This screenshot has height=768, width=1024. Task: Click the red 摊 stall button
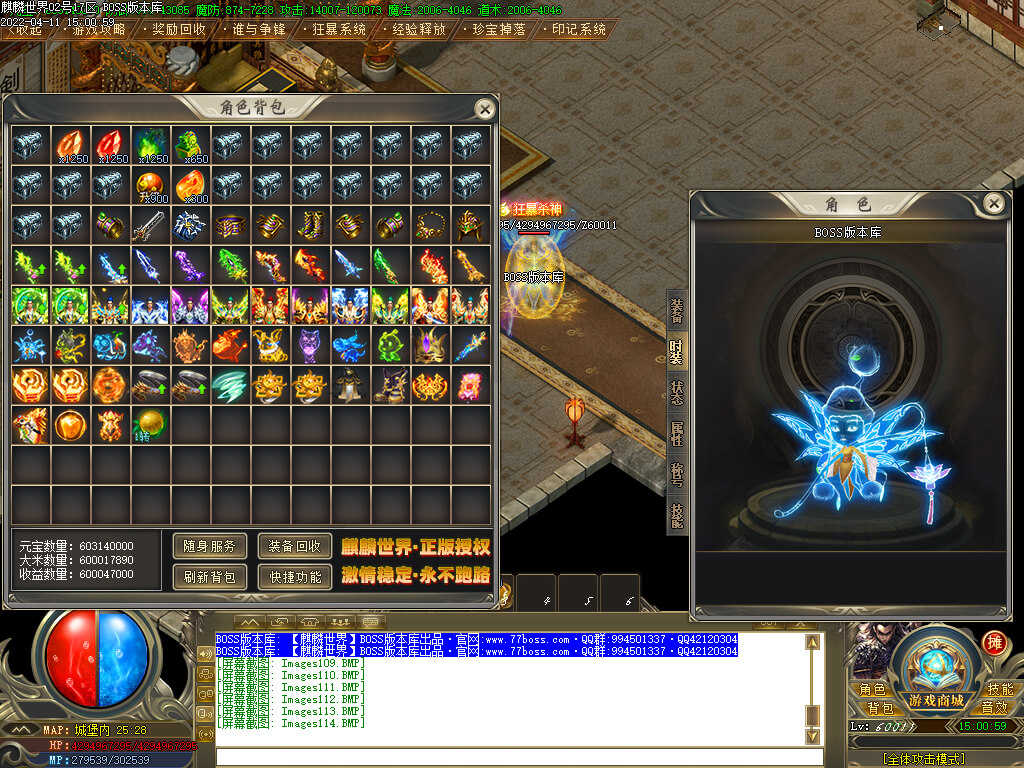click(994, 643)
